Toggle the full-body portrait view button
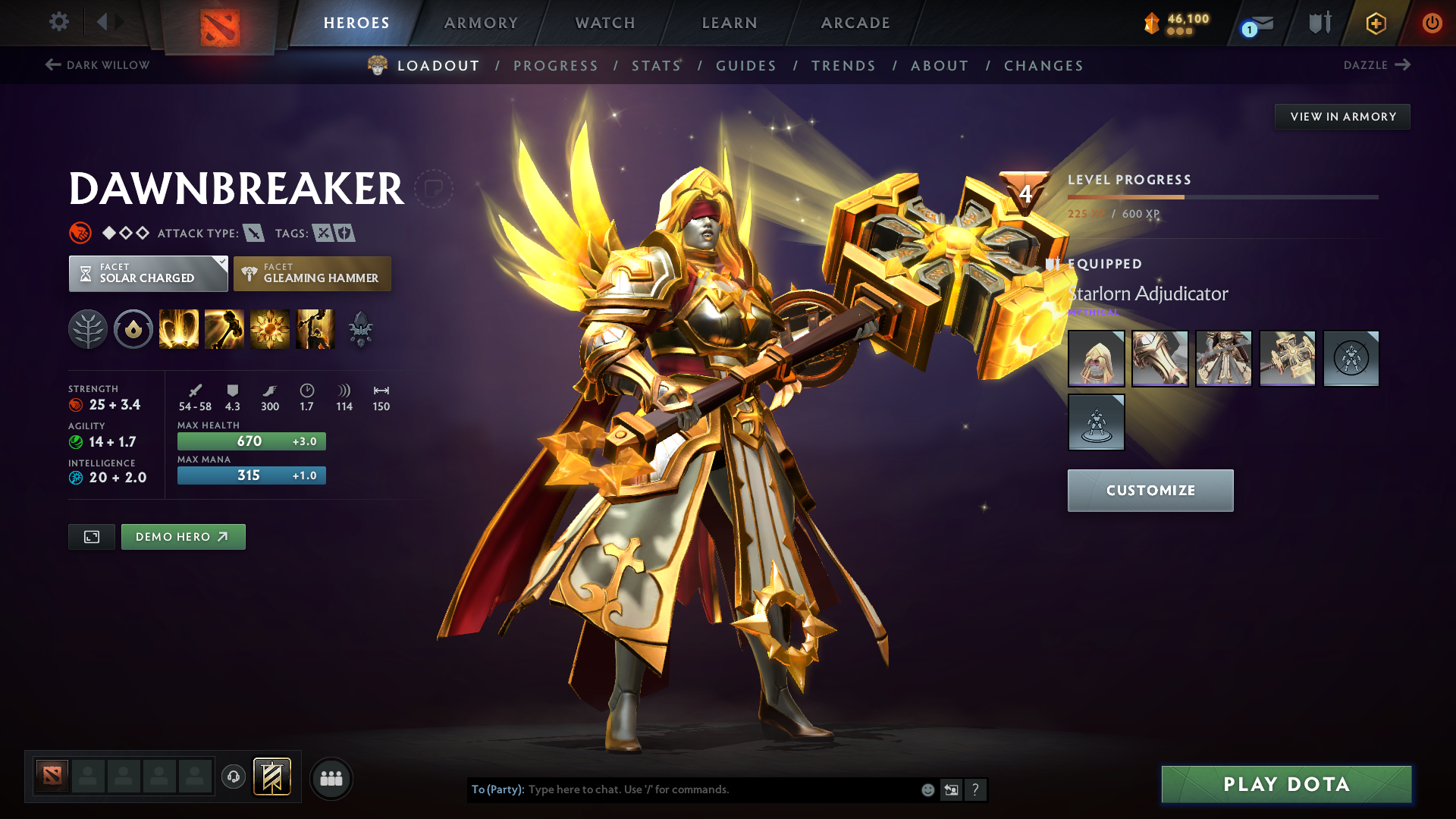This screenshot has height=819, width=1456. pos(91,536)
